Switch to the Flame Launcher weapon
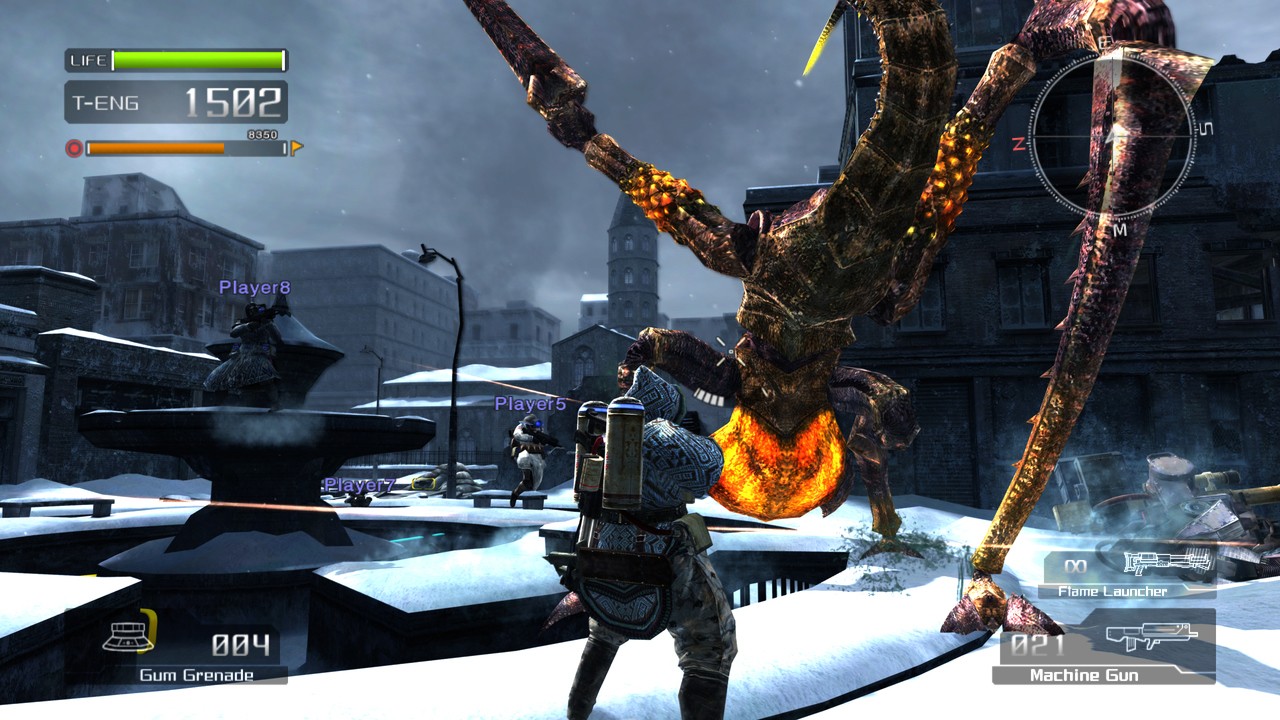The image size is (1280, 720). pos(1130,573)
